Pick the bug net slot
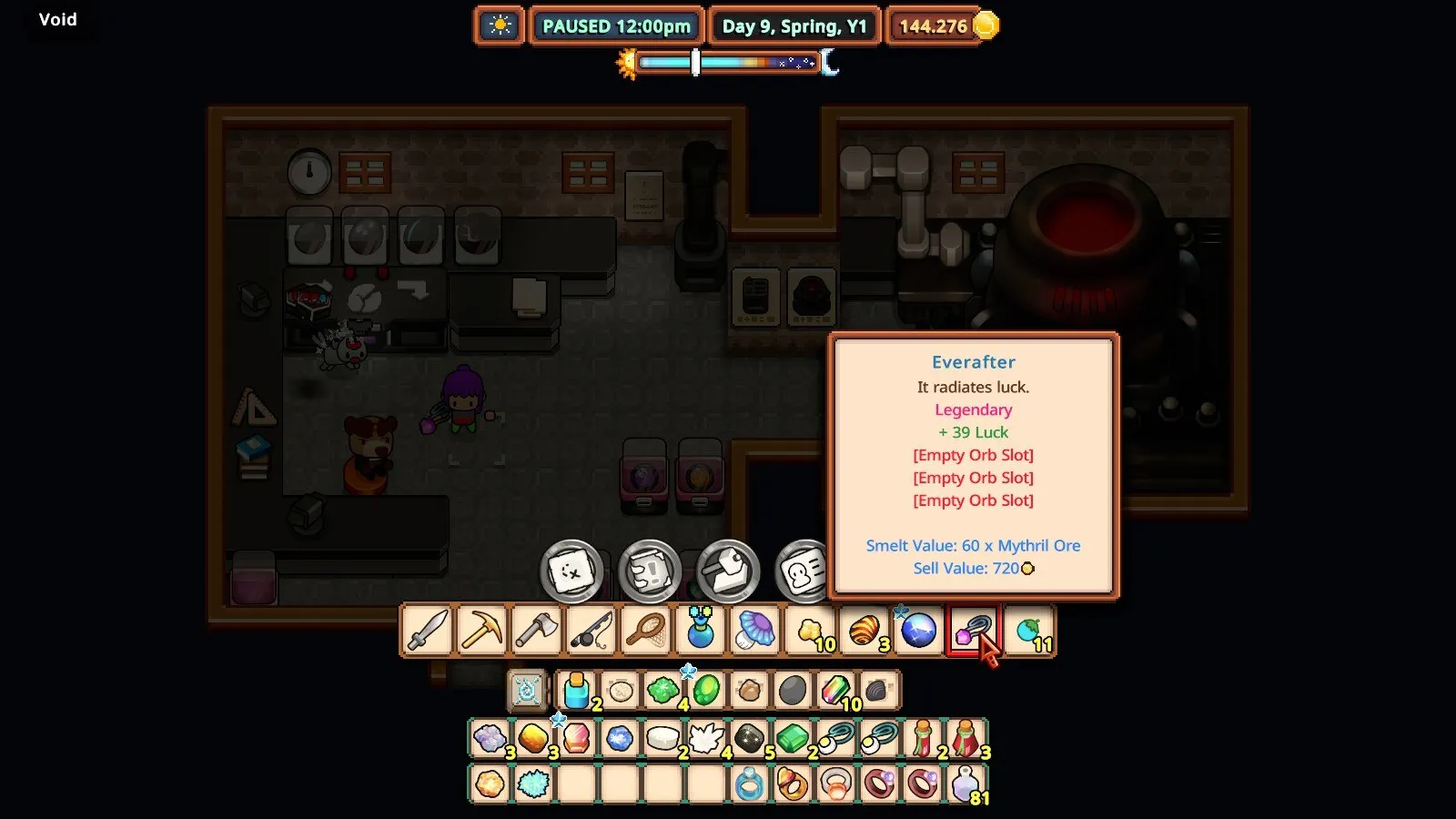The width and height of the screenshot is (1456, 819). (645, 630)
